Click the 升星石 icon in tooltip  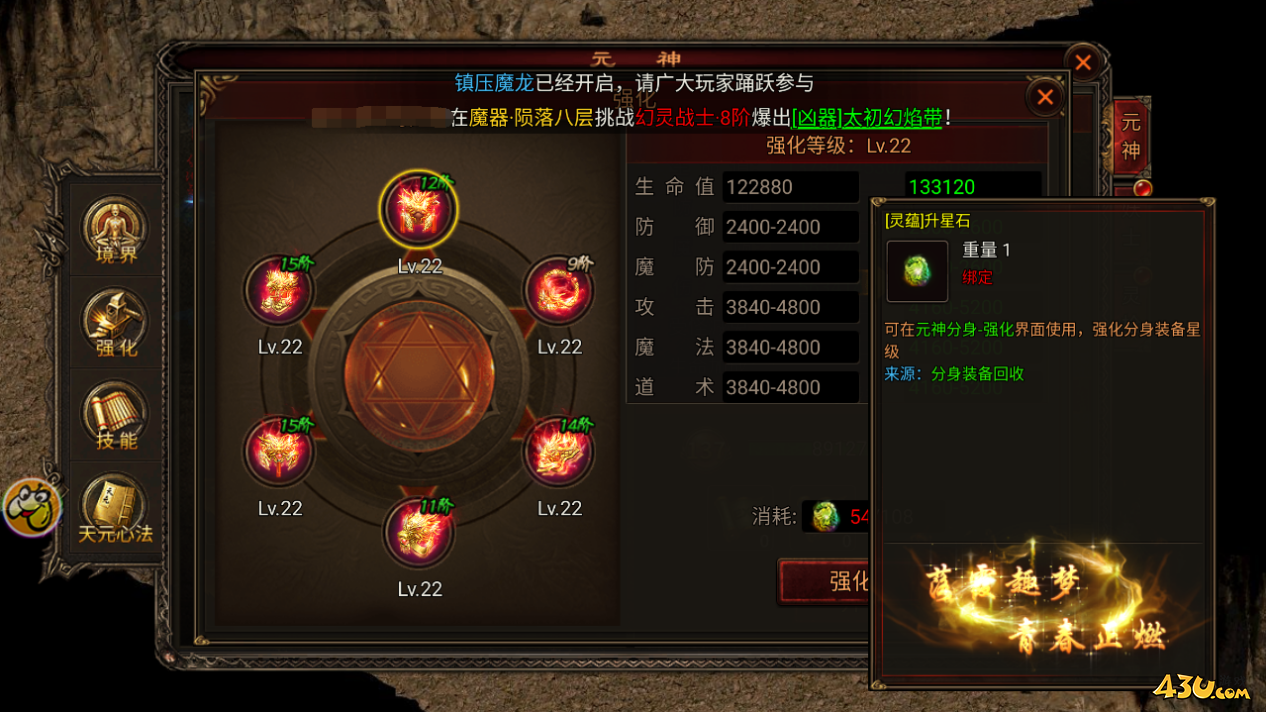[x=917, y=271]
